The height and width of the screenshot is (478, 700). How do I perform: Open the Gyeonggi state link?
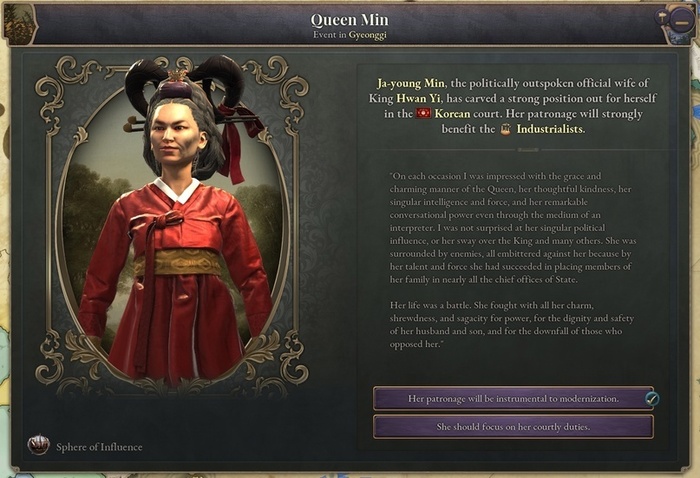[x=368, y=35]
